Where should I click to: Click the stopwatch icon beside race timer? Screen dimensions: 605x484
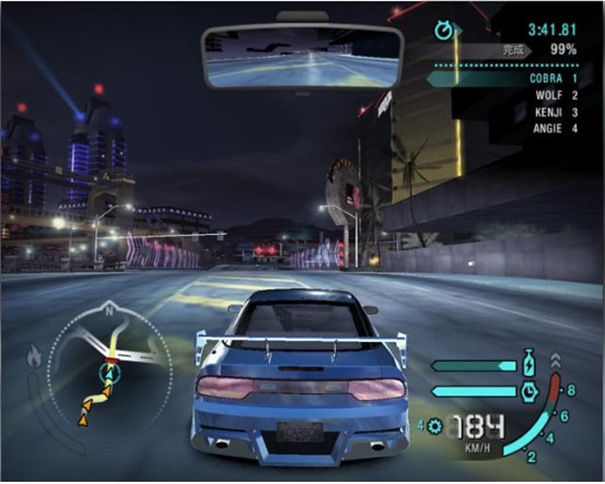pos(444,30)
